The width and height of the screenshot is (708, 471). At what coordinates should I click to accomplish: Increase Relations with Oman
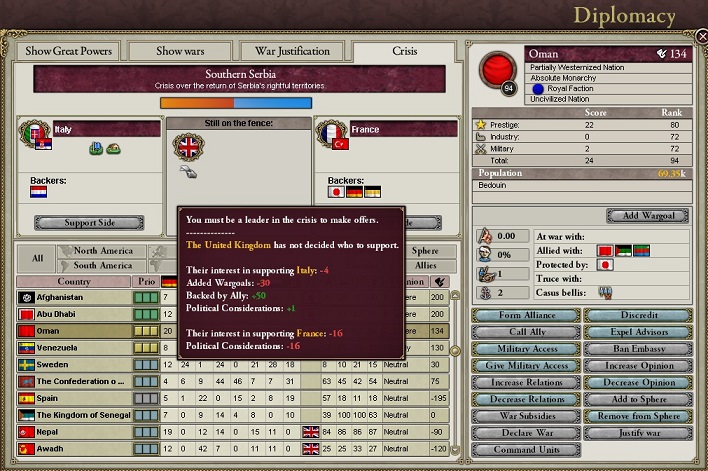(526, 382)
